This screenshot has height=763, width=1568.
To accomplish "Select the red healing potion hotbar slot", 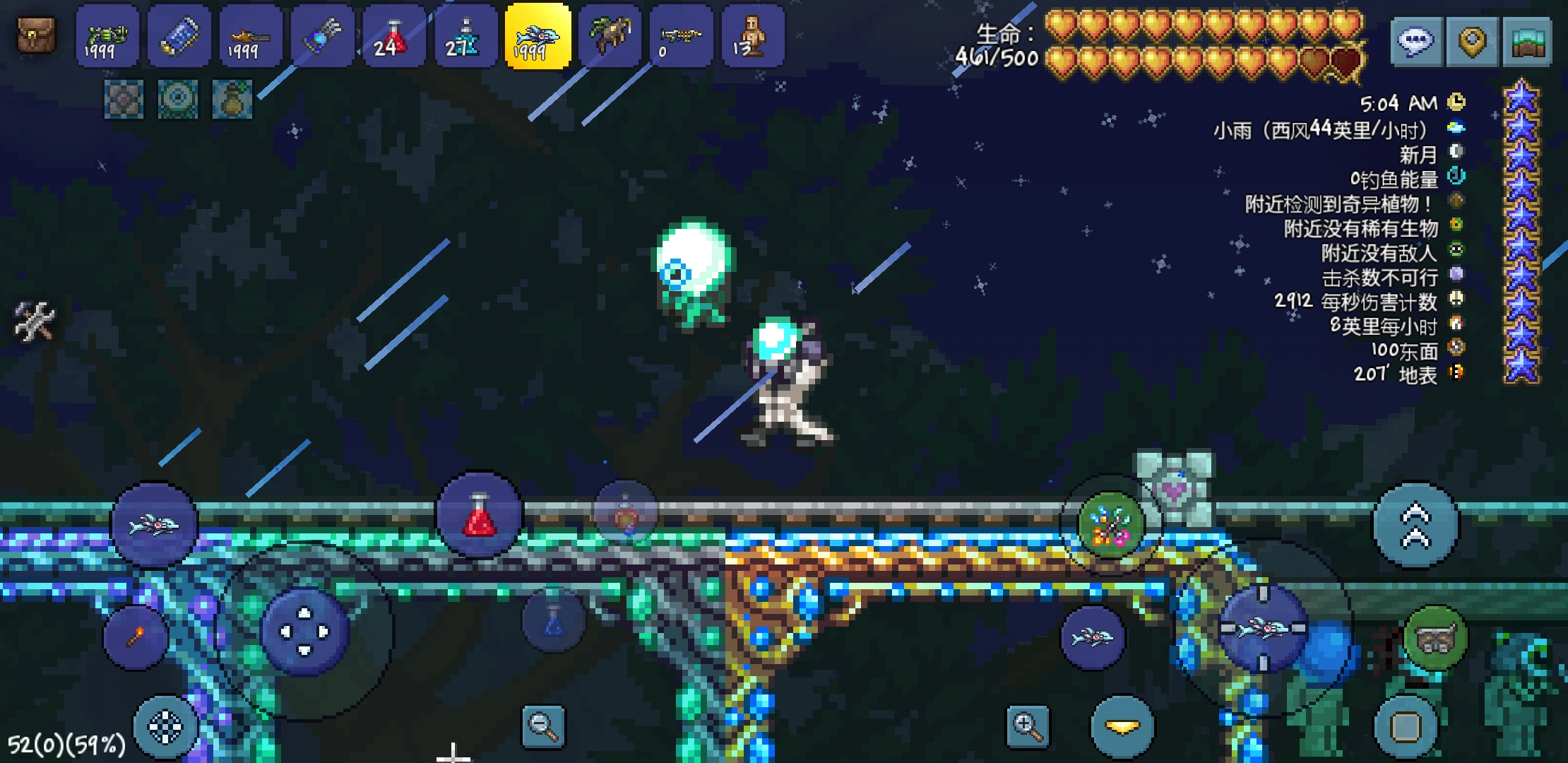I will [x=393, y=37].
